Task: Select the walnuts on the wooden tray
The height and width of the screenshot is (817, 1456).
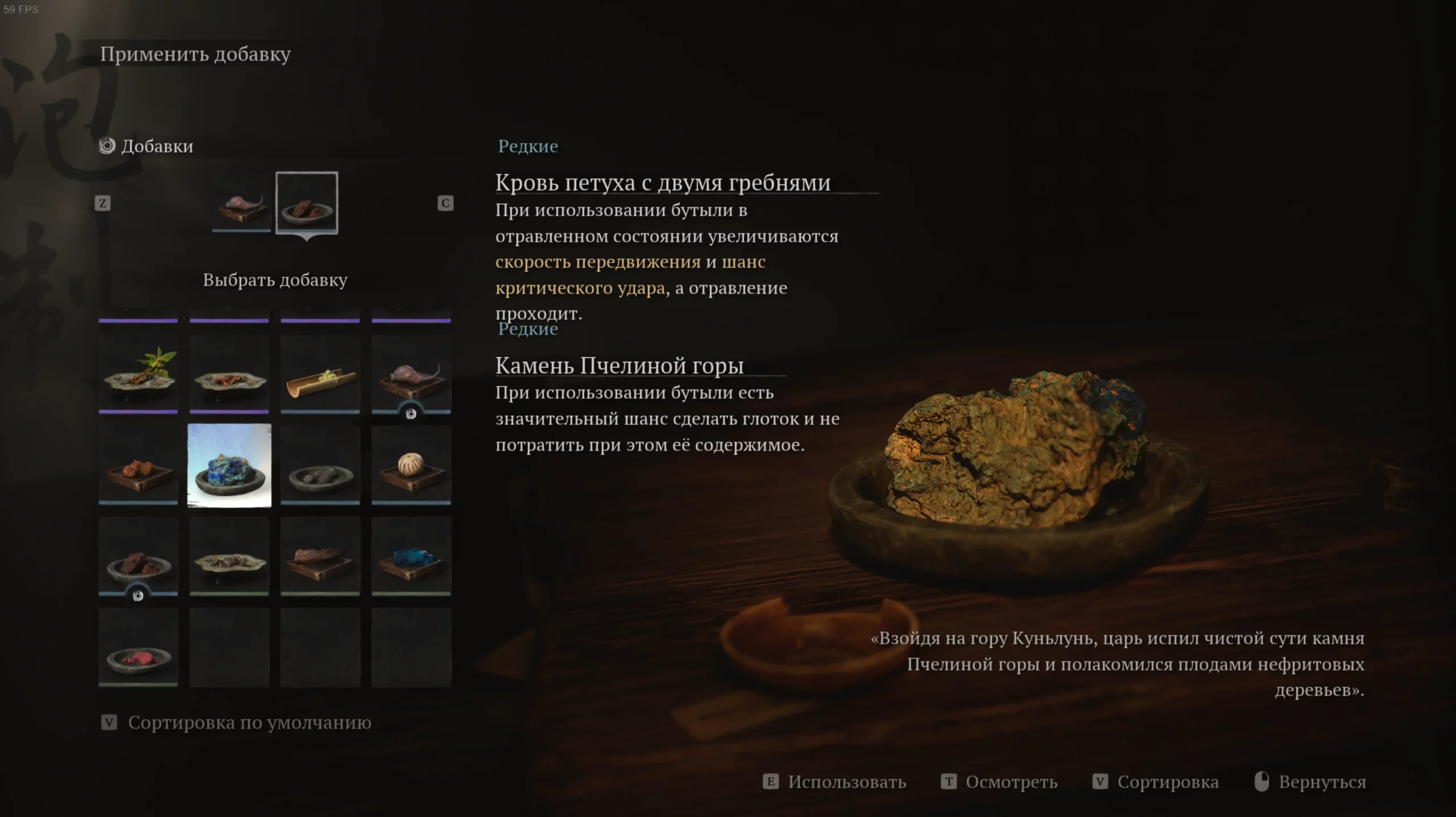Action: click(138, 465)
